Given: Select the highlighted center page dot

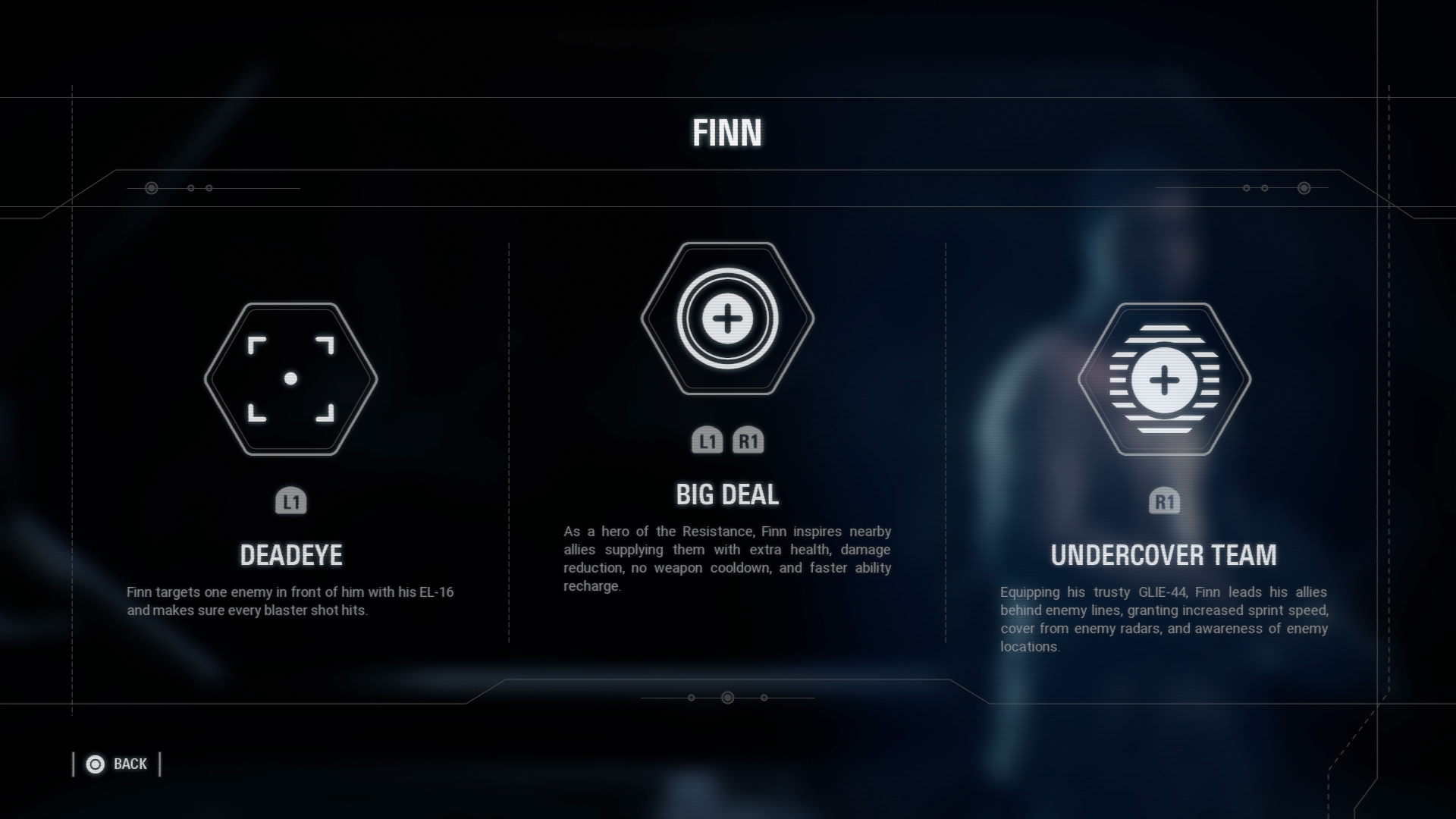Looking at the screenshot, I should coord(728,696).
